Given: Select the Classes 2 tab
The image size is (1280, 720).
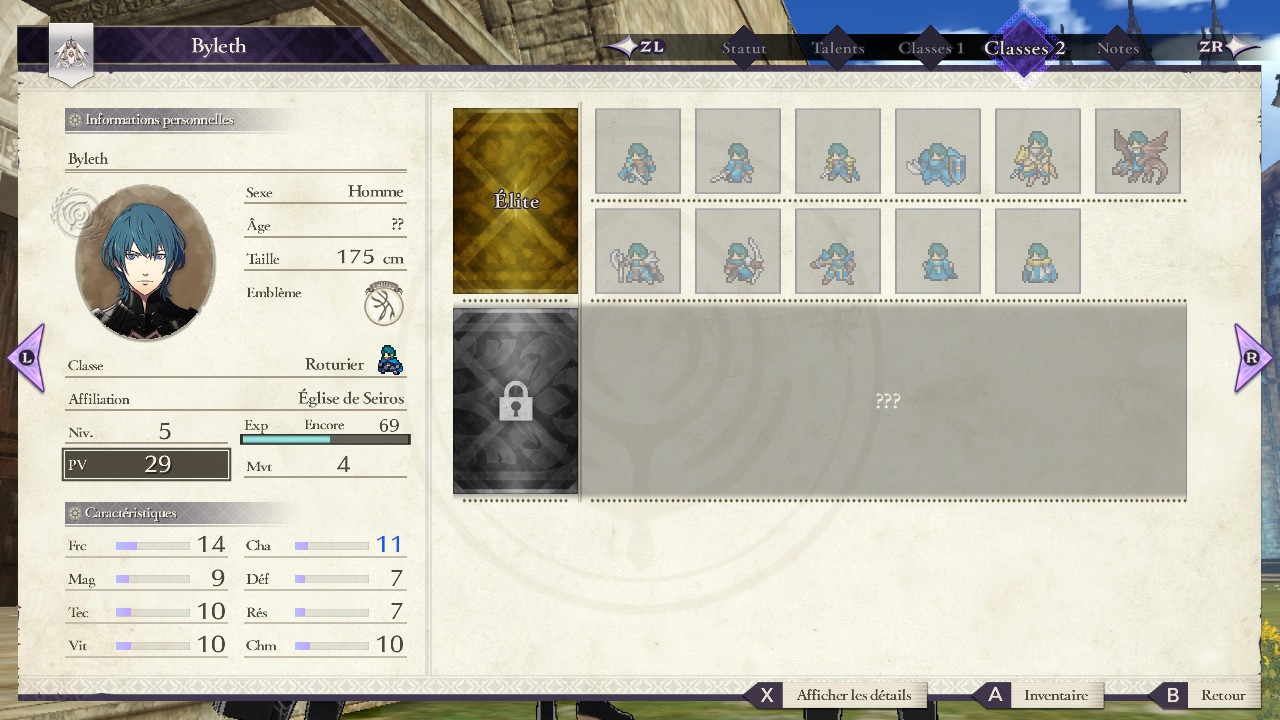Looking at the screenshot, I should tap(1024, 48).
